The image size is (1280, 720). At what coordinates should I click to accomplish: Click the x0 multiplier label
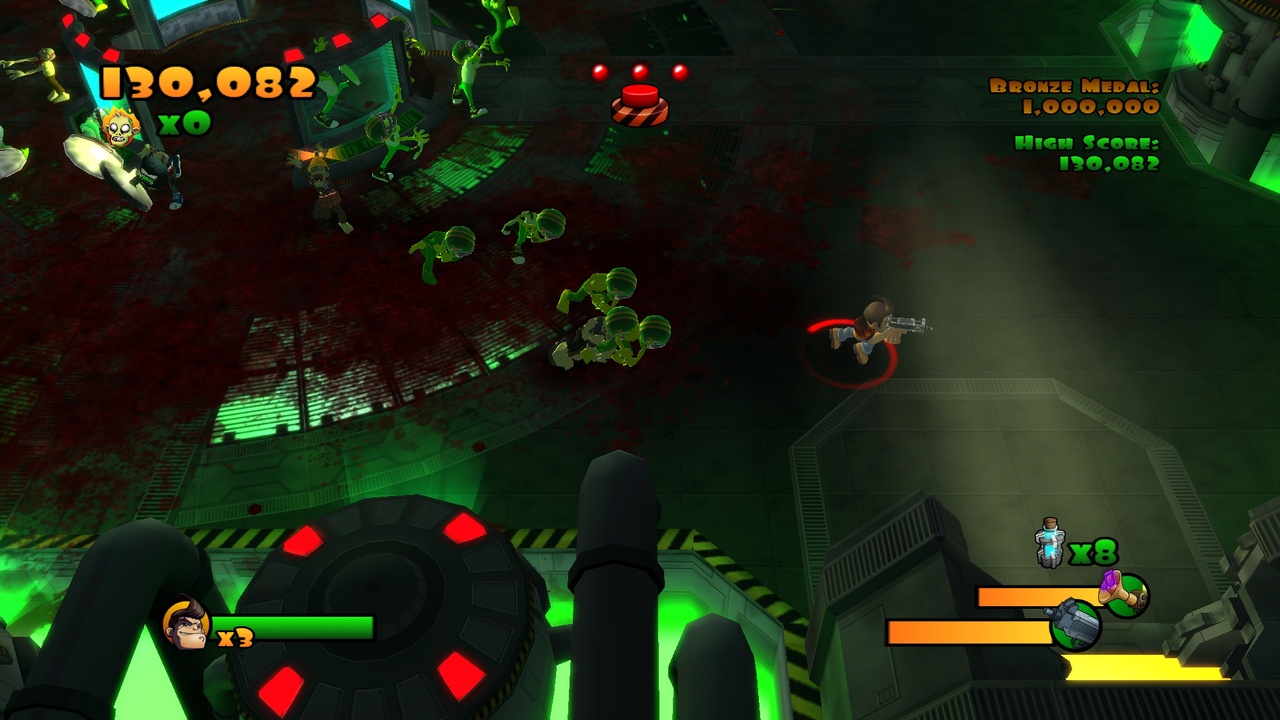click(x=183, y=124)
